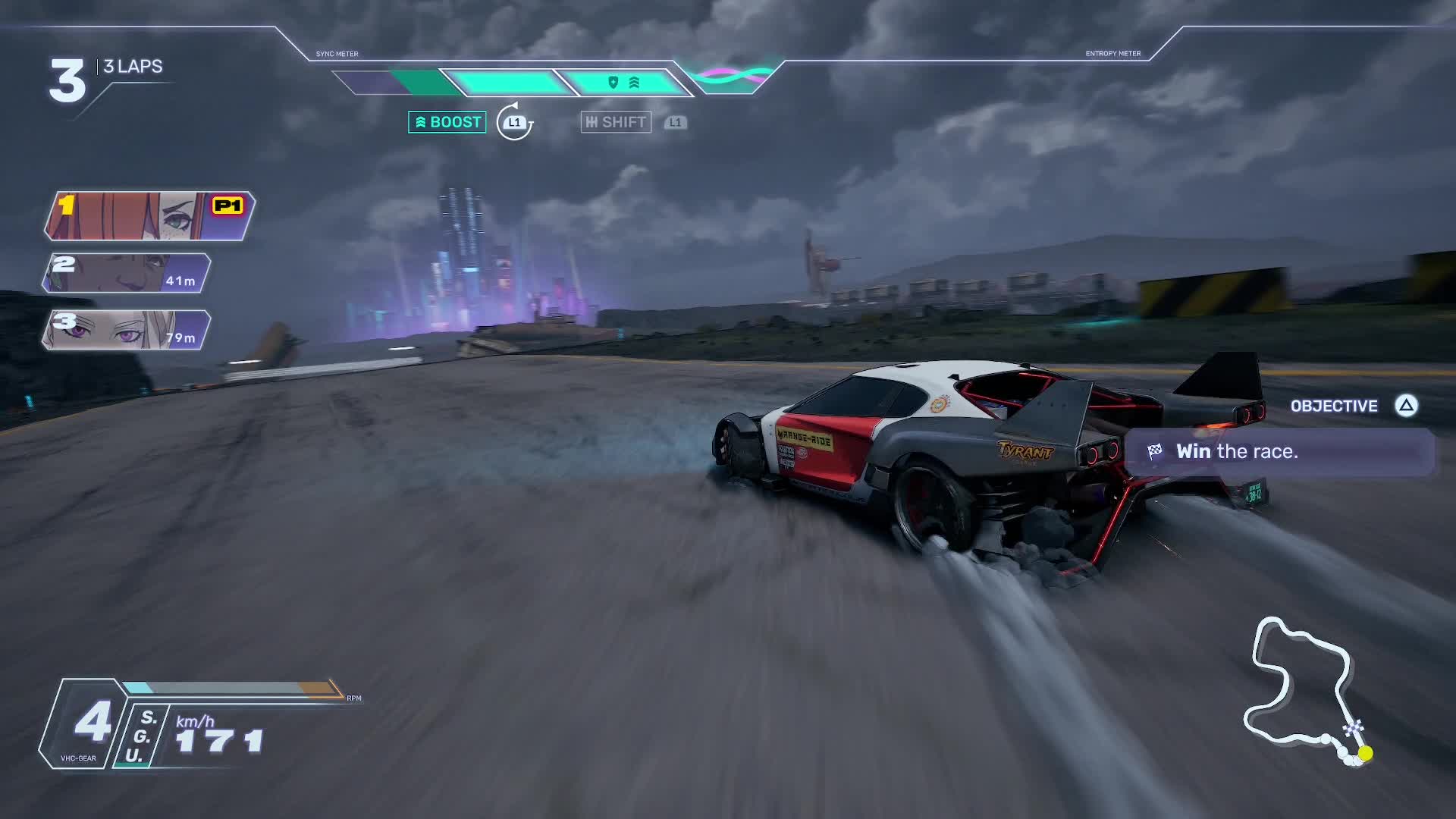1456x819 pixels.
Task: Select the SHIFT ability label
Action: tap(616, 122)
